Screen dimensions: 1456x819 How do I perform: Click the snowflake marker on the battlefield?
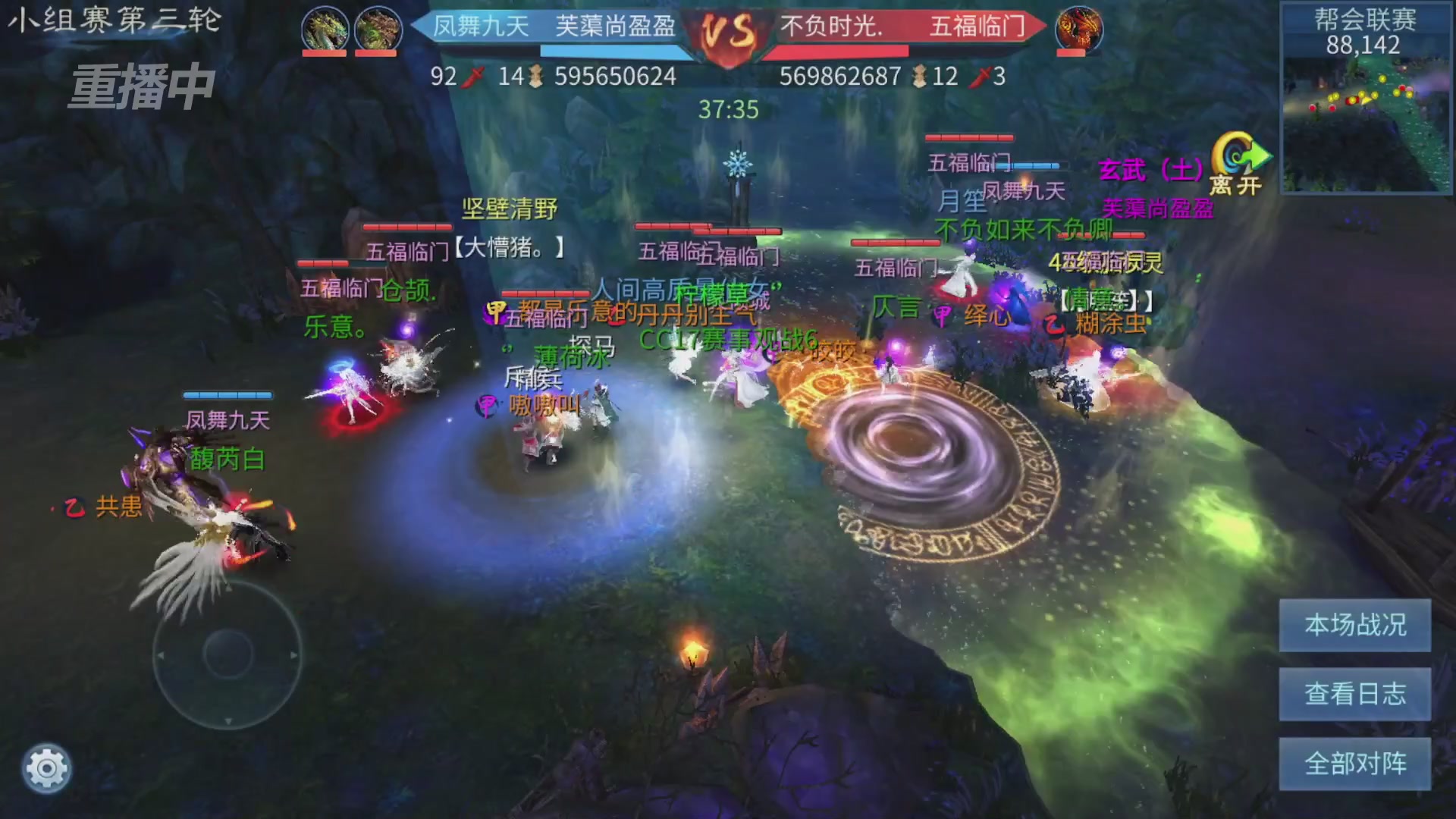pyautogui.click(x=737, y=163)
